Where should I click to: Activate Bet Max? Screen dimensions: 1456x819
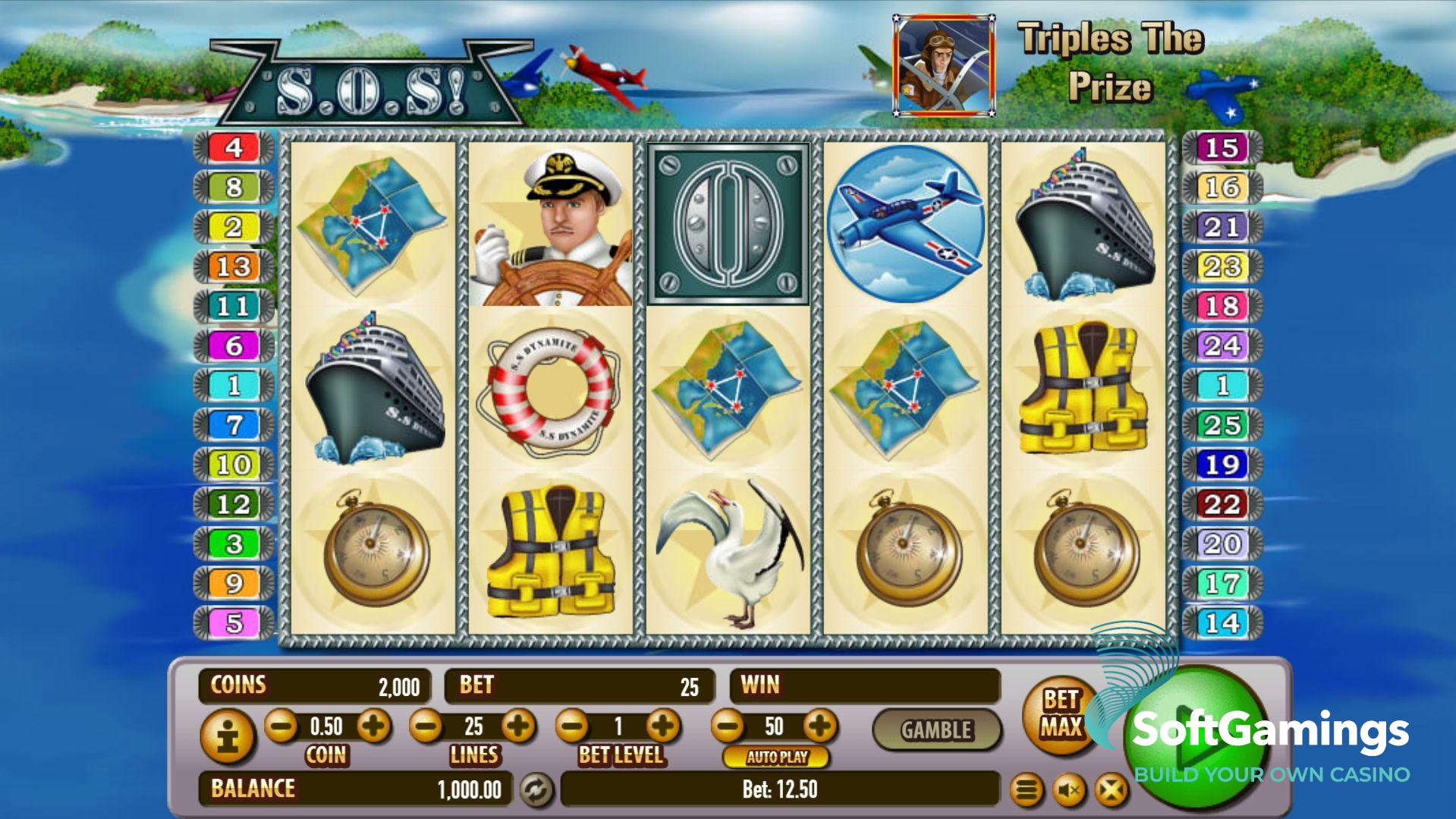1060,714
